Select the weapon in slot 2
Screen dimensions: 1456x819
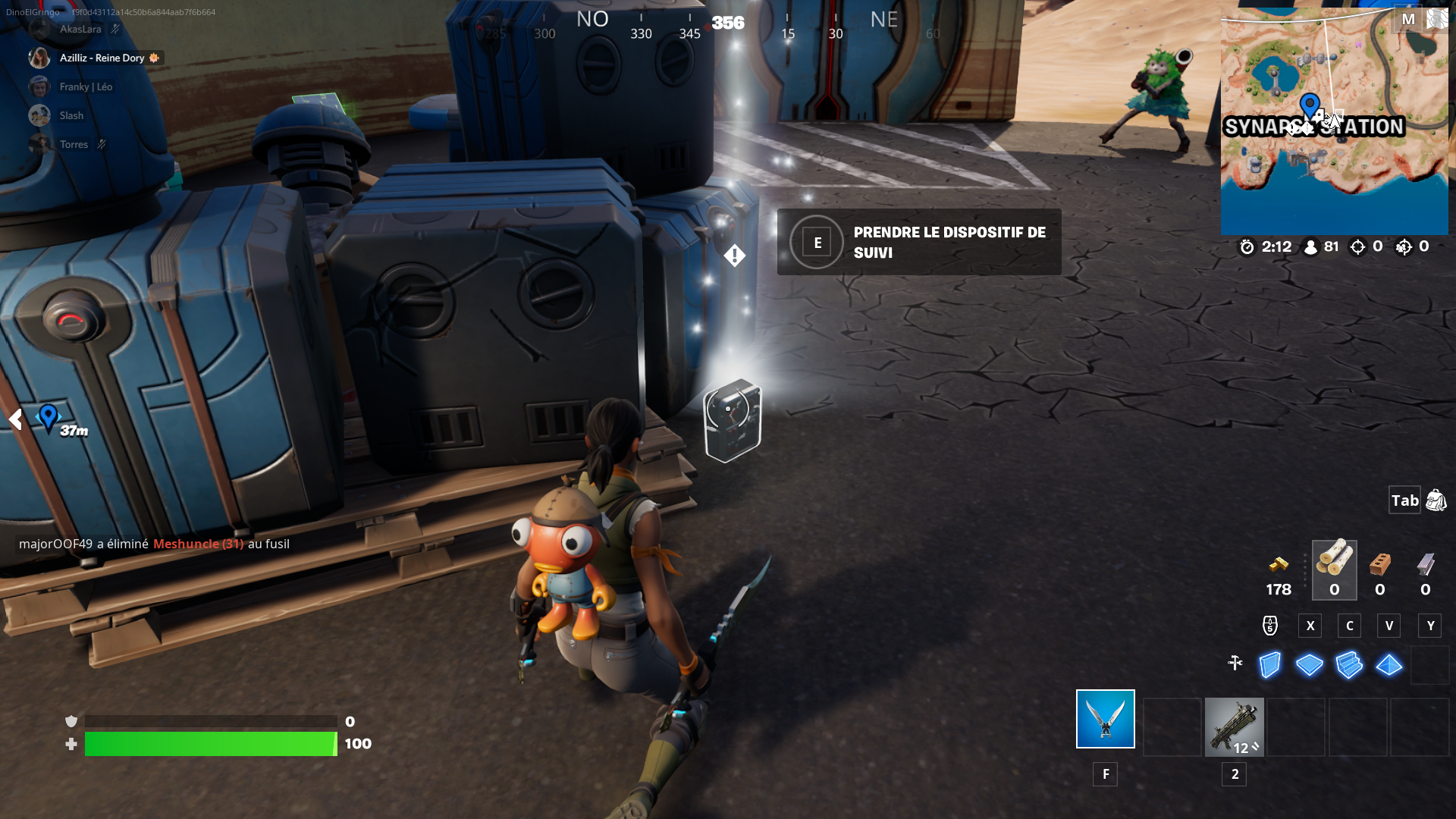tap(1235, 727)
